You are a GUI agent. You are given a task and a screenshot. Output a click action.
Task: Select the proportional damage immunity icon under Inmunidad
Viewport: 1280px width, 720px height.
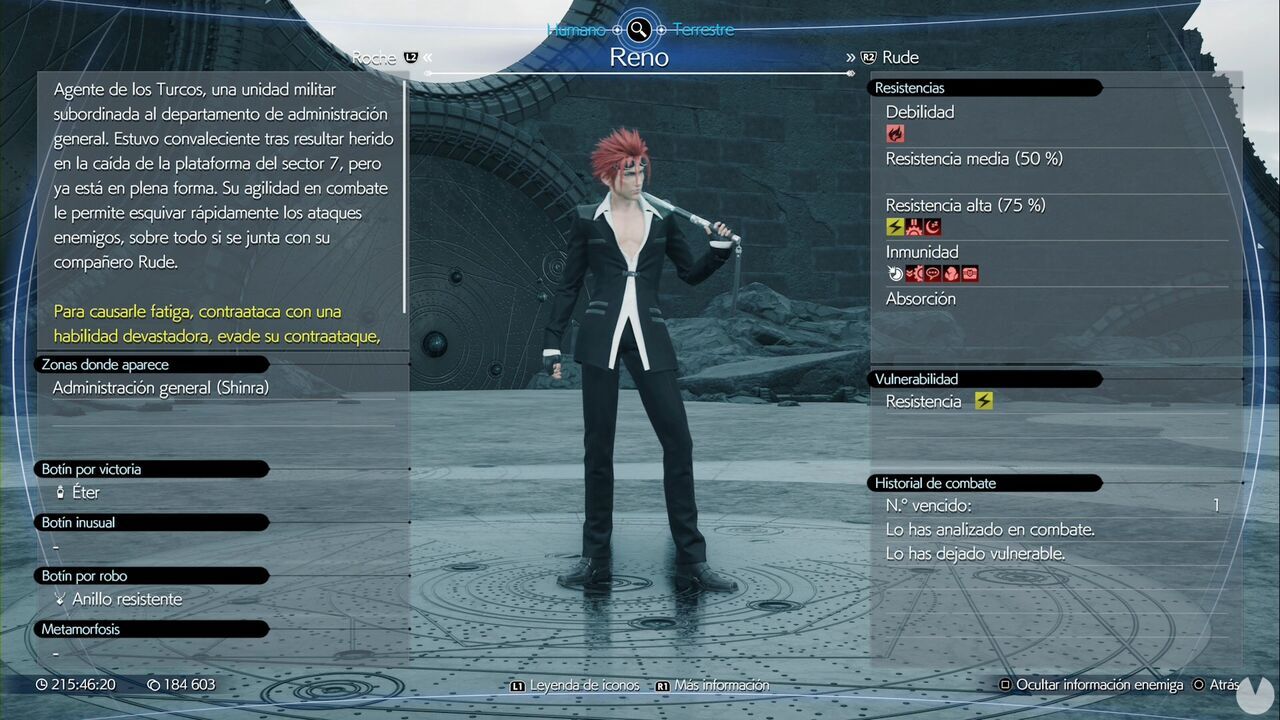click(895, 272)
